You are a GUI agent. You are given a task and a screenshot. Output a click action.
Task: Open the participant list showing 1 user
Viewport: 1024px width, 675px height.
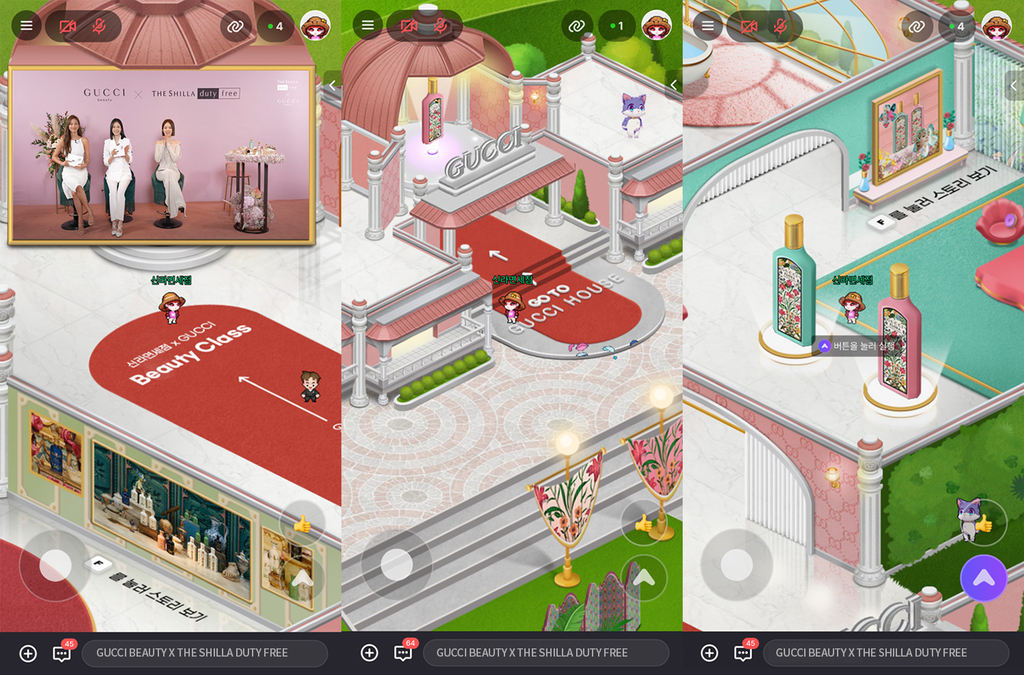(617, 26)
